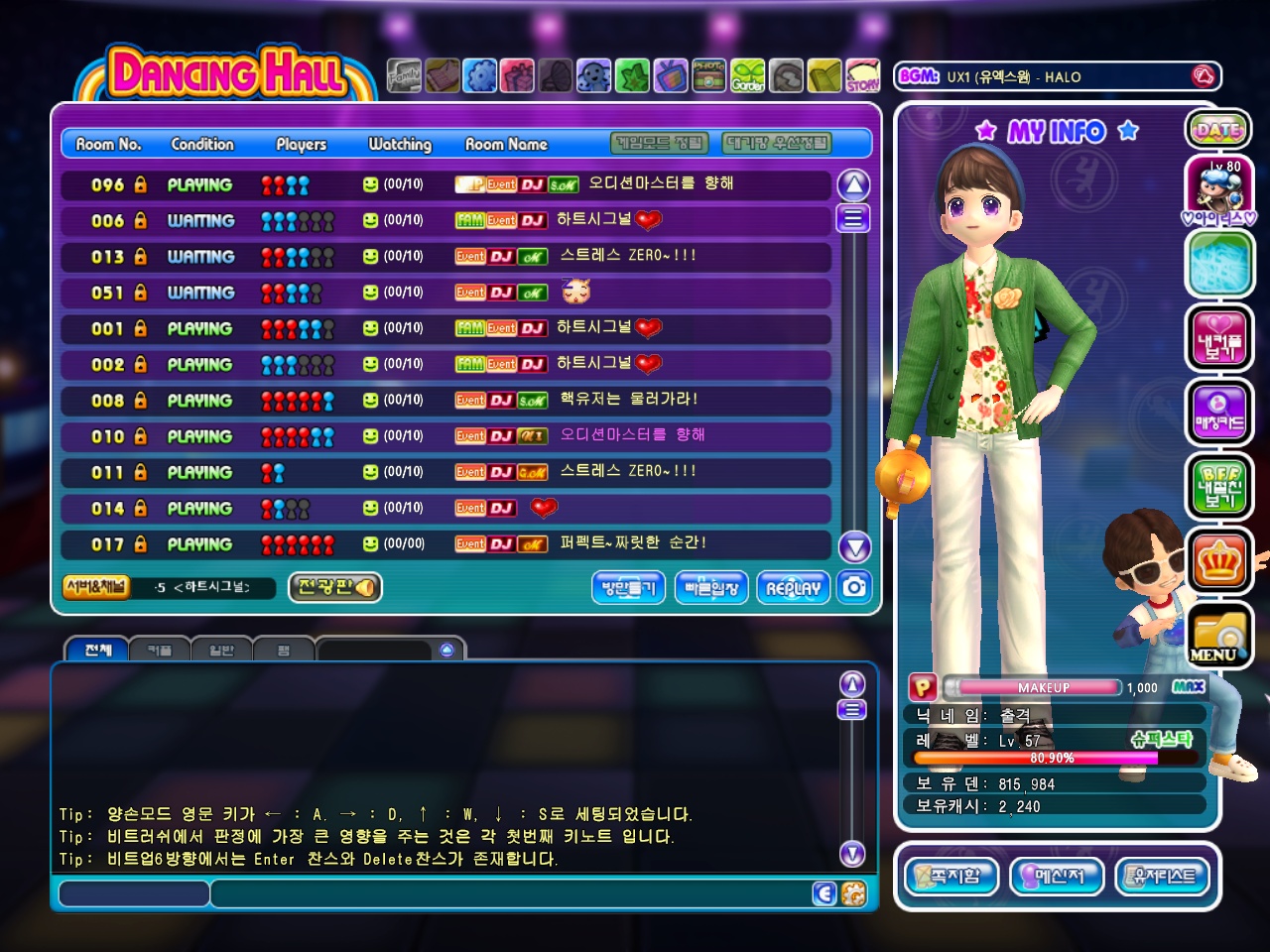Viewport: 1270px width, 952px height.
Task: Open the 전광판 megaphone board button
Action: click(335, 587)
